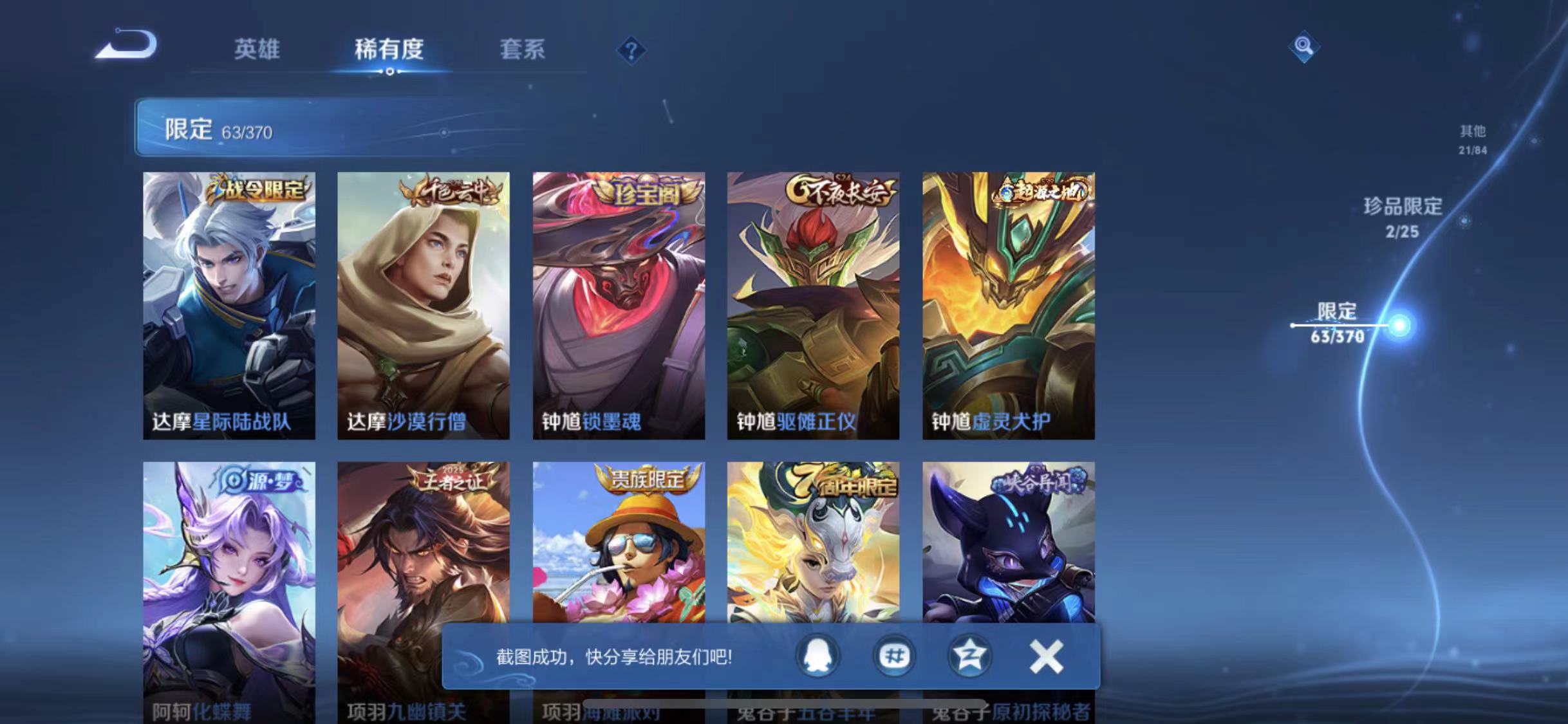
Task: Select the 钟馗锁墨魂 skin thumbnail
Action: pyautogui.click(x=618, y=302)
